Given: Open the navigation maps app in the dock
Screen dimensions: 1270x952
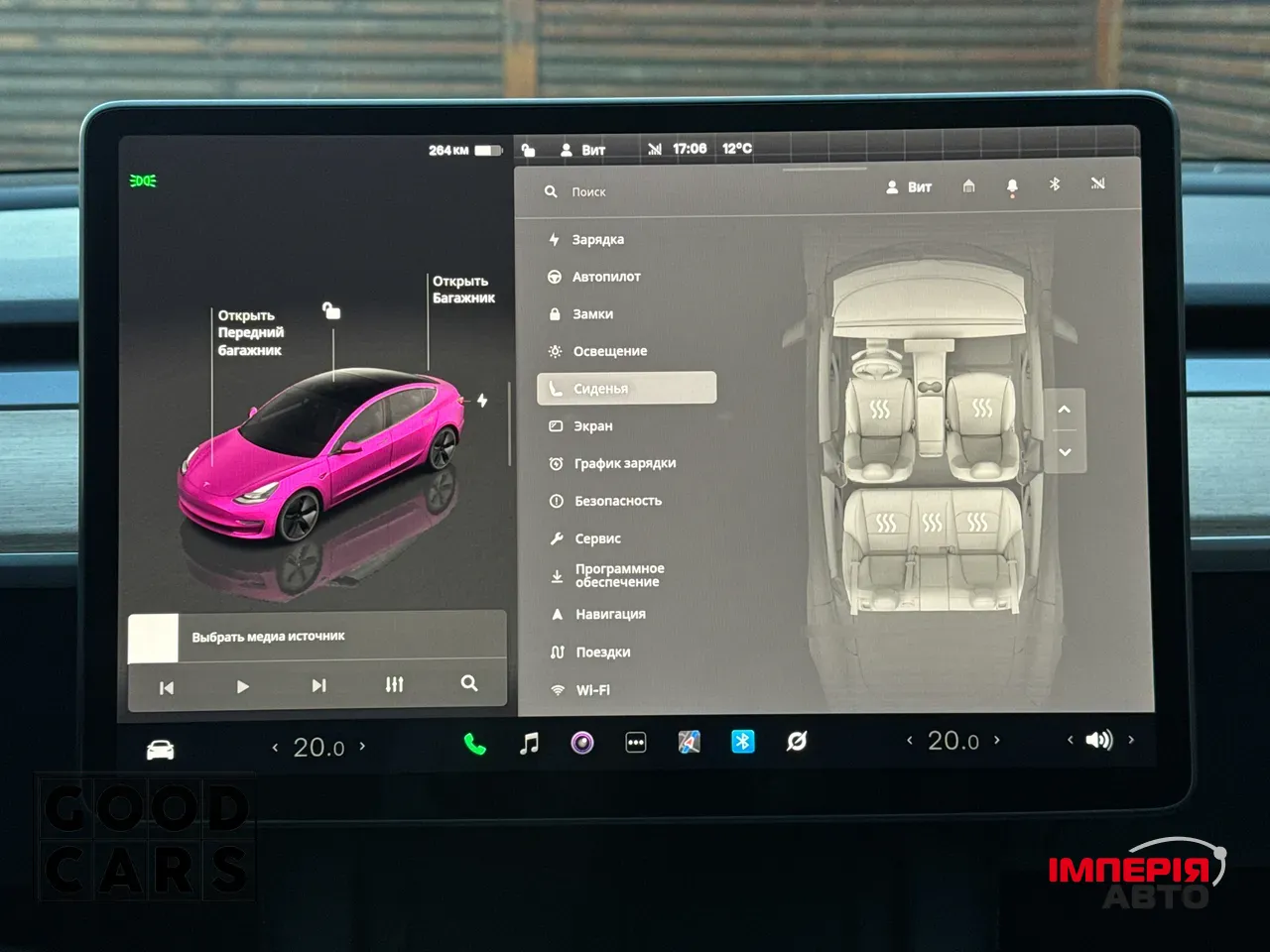Looking at the screenshot, I should click(x=690, y=742).
